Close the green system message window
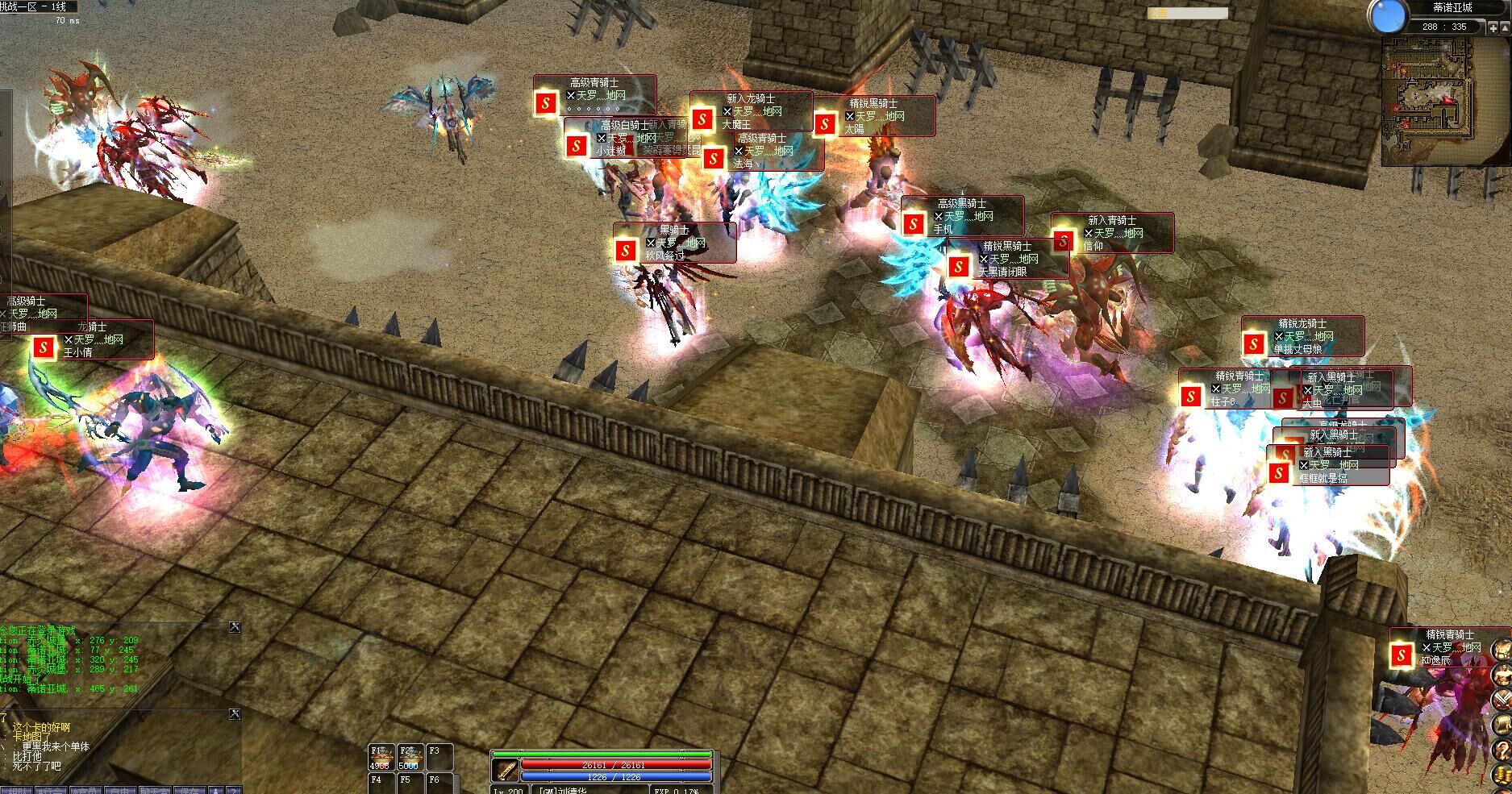This screenshot has height=794, width=1512. (235, 627)
